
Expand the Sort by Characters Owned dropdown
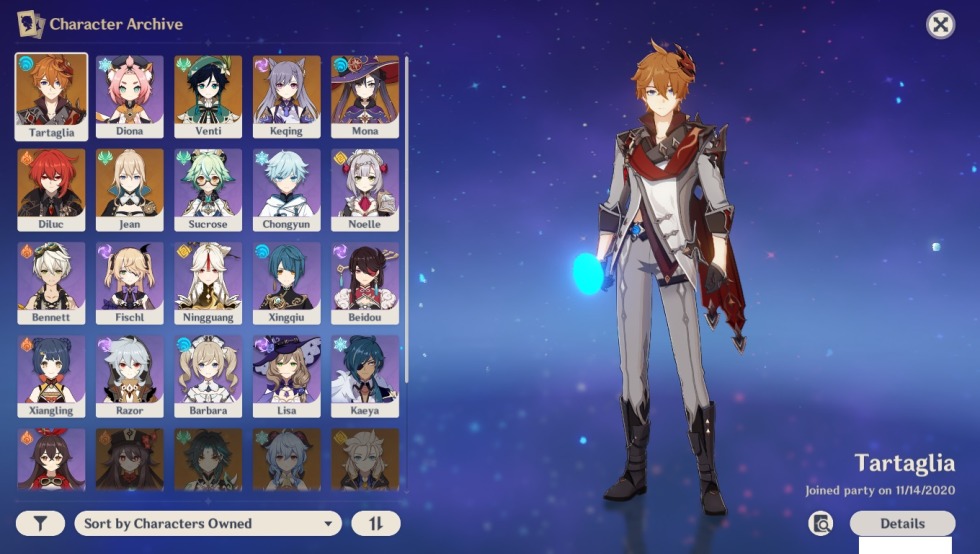pos(208,523)
